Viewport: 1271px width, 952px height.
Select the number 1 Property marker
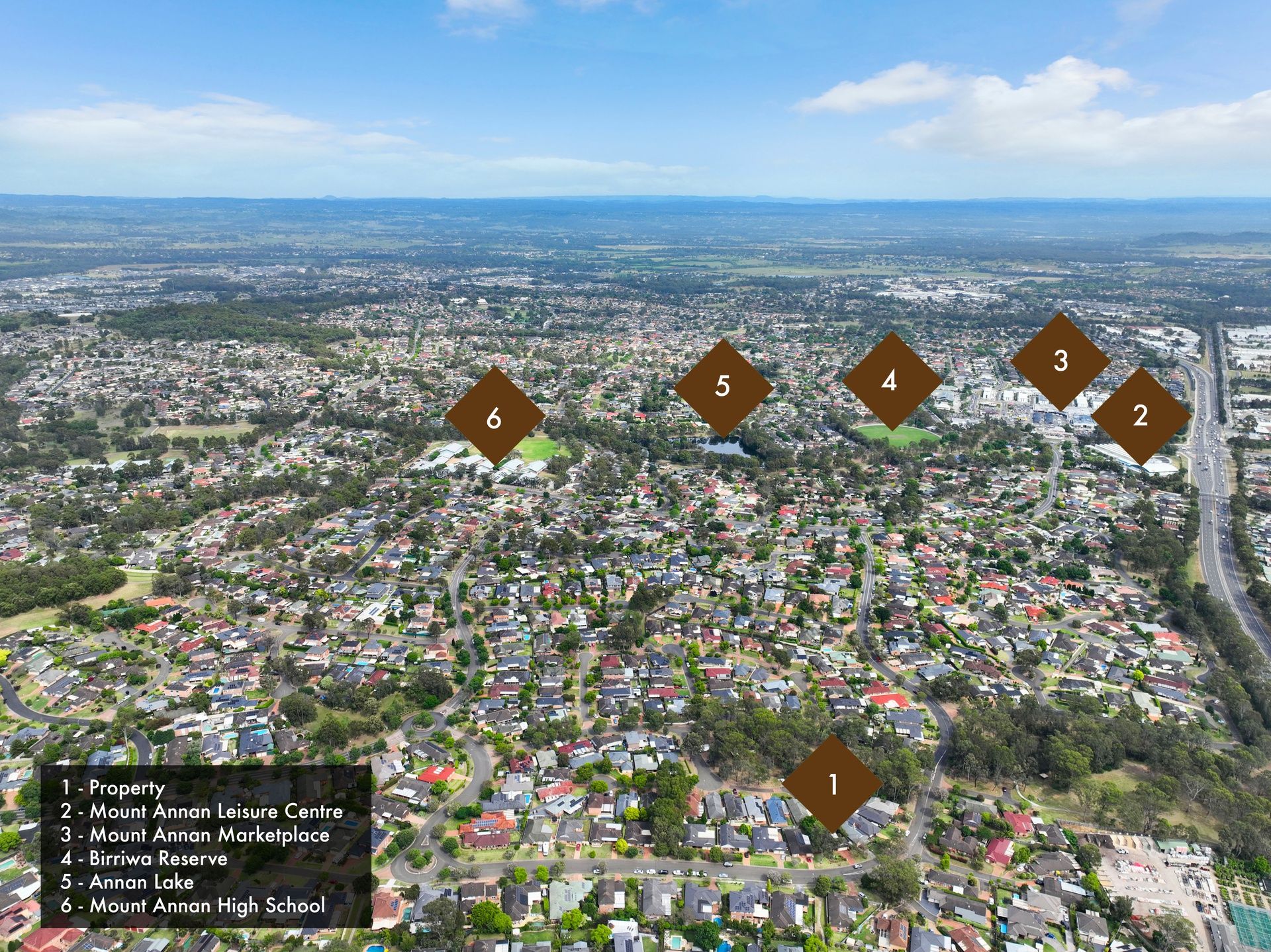coord(833,784)
